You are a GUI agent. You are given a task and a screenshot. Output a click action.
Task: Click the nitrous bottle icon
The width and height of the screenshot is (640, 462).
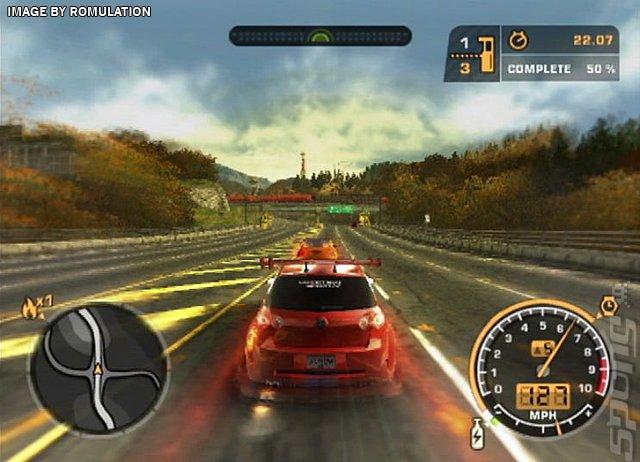pyautogui.click(x=478, y=433)
